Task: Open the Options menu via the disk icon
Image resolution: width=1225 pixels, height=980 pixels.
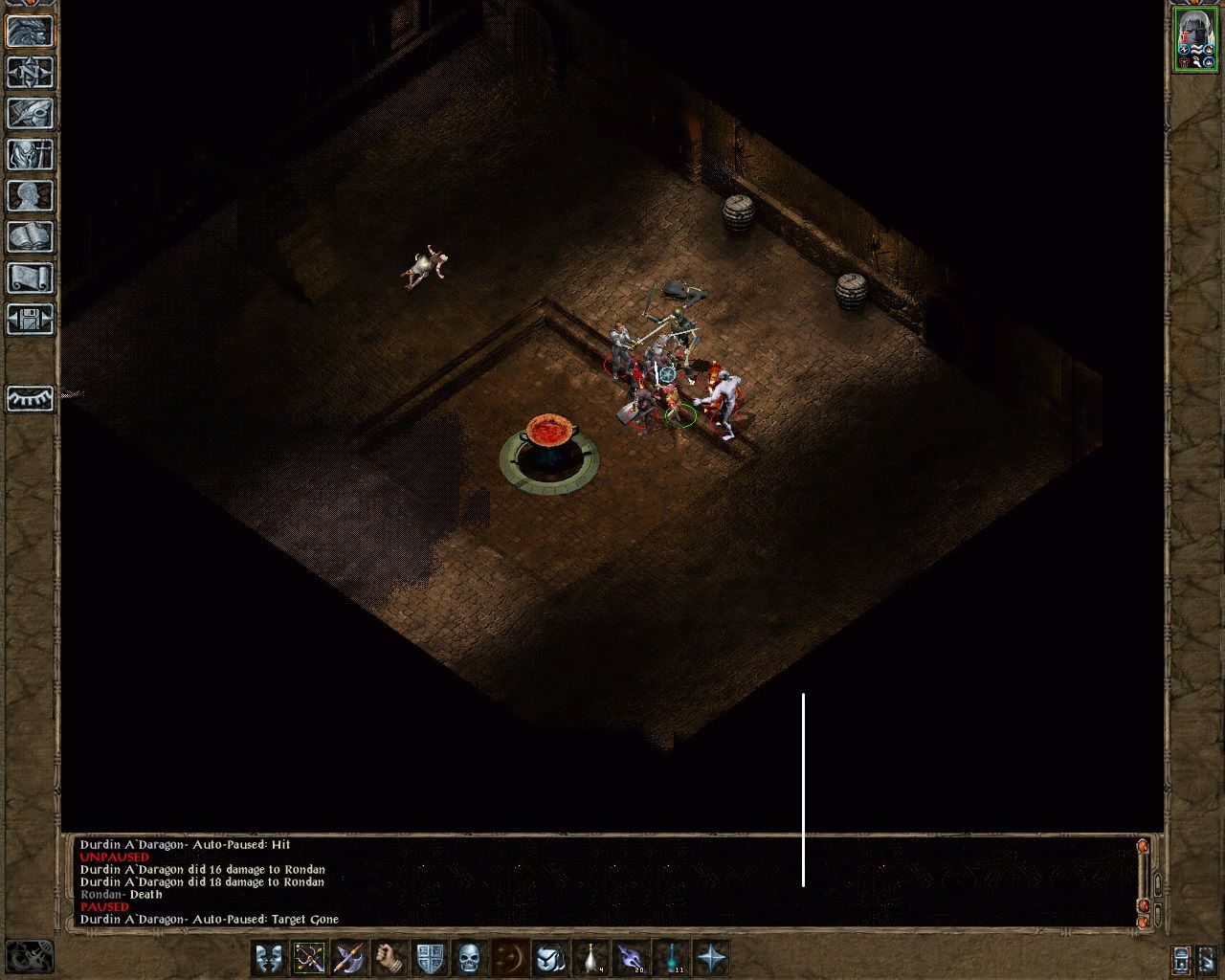Action: pyautogui.click(x=30, y=319)
